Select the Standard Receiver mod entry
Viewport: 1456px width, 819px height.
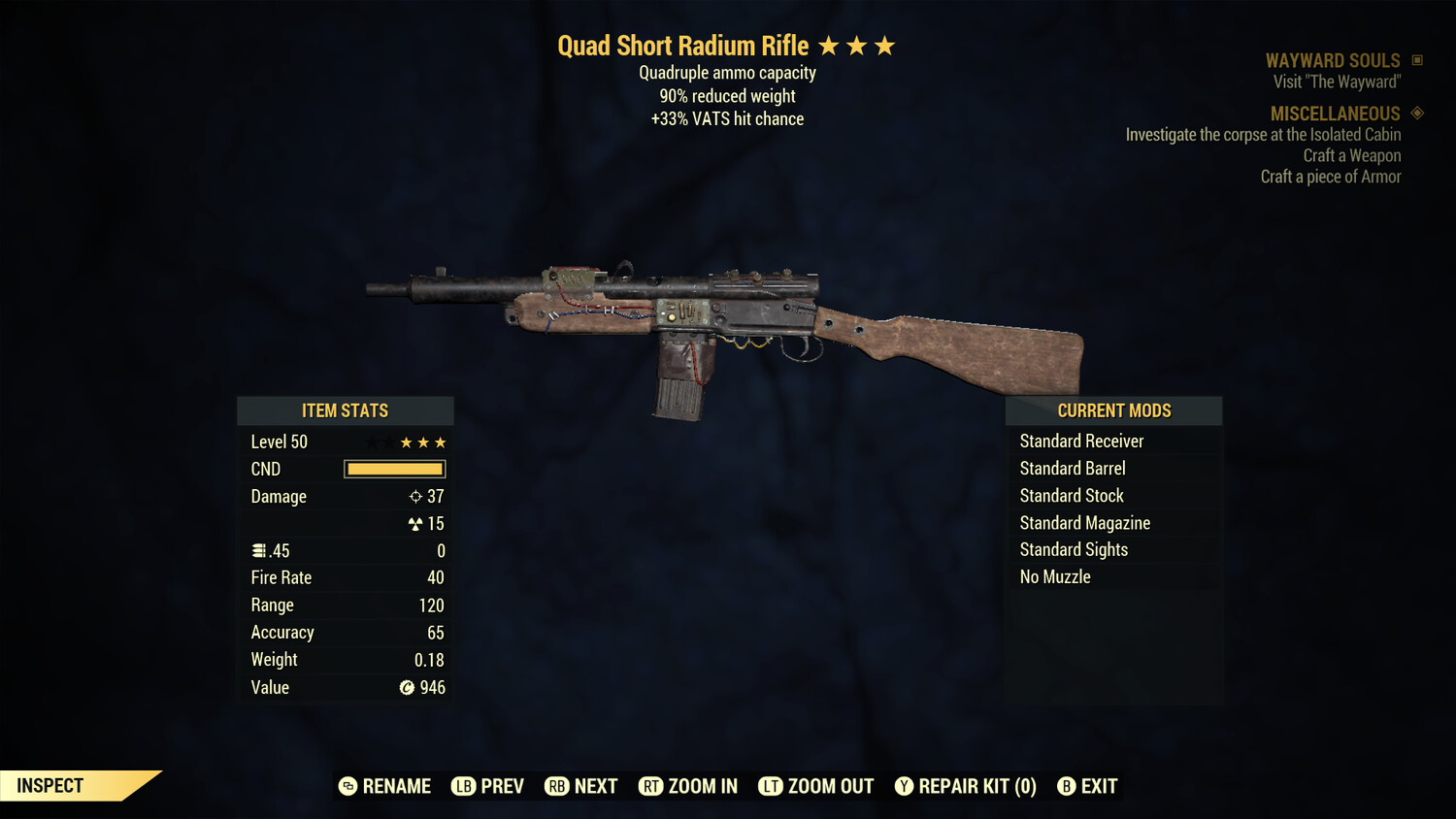[1081, 441]
